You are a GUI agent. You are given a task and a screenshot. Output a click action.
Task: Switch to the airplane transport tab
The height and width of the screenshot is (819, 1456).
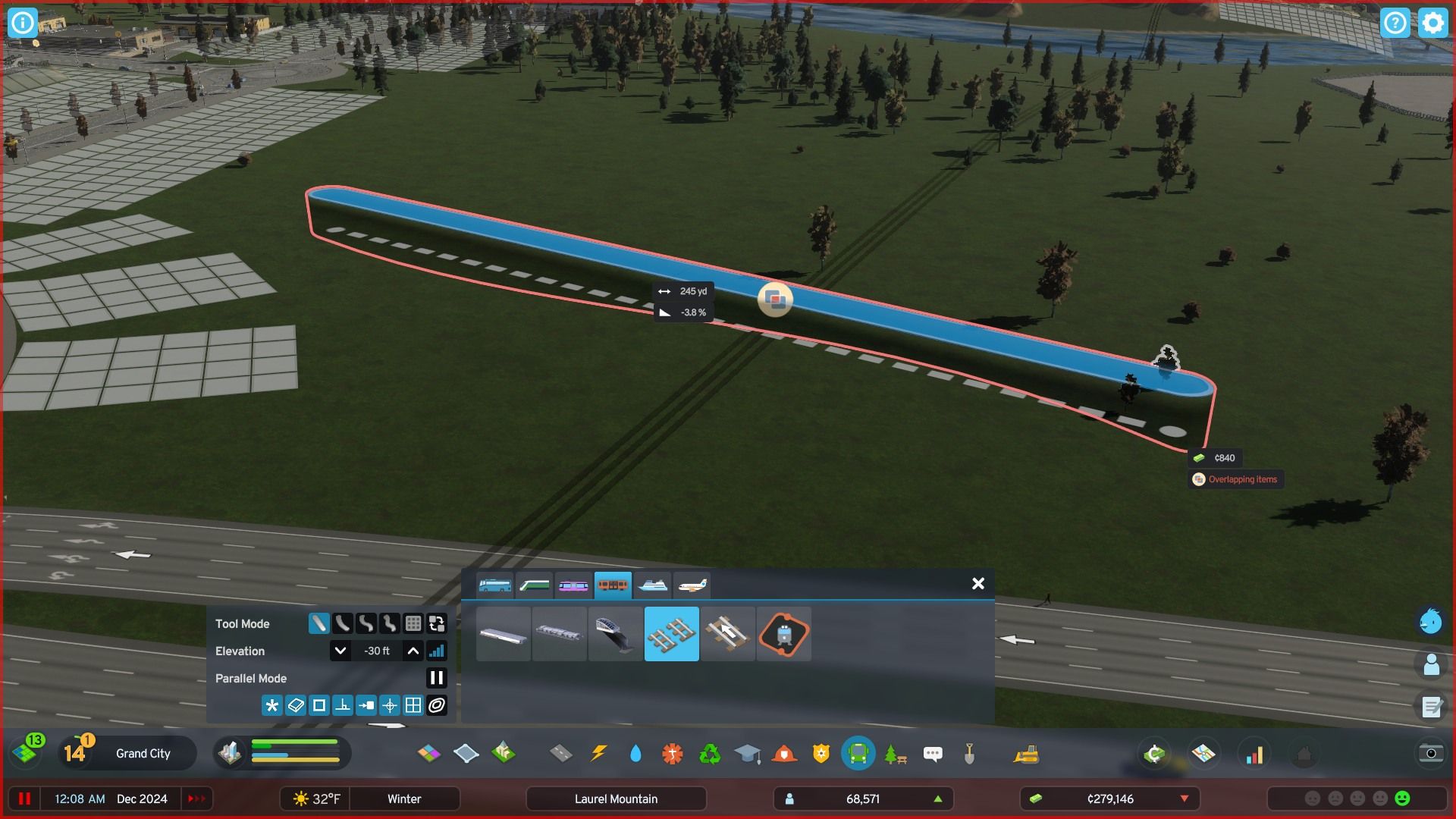click(694, 584)
